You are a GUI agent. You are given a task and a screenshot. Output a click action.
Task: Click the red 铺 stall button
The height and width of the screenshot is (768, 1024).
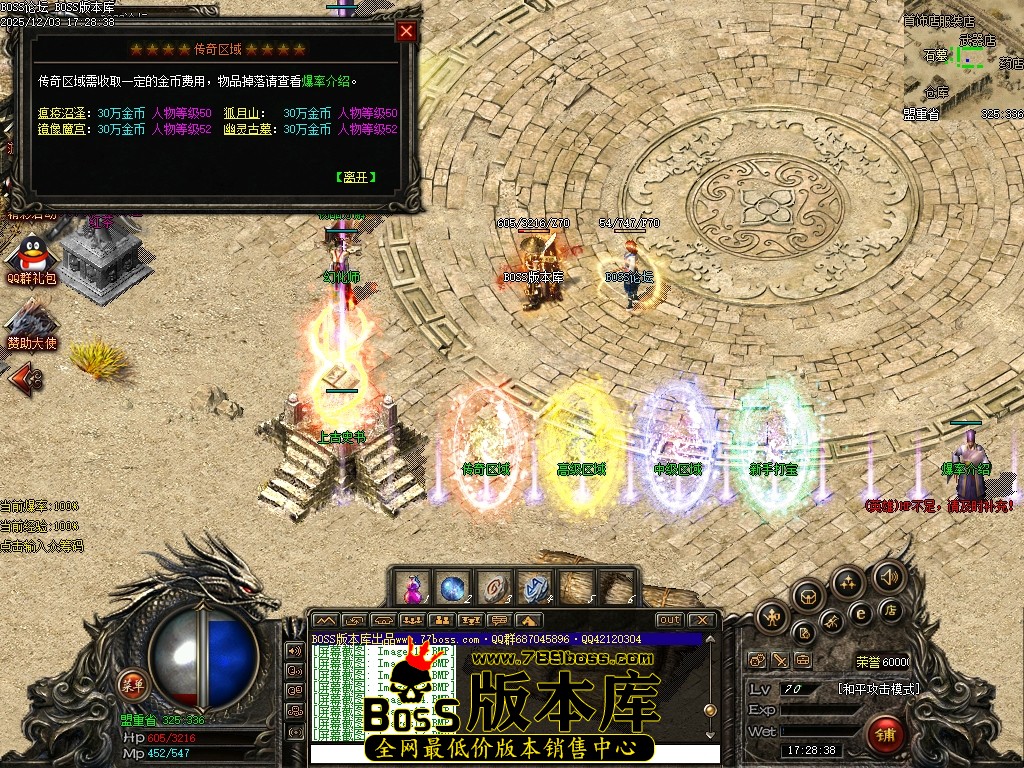[x=886, y=734]
